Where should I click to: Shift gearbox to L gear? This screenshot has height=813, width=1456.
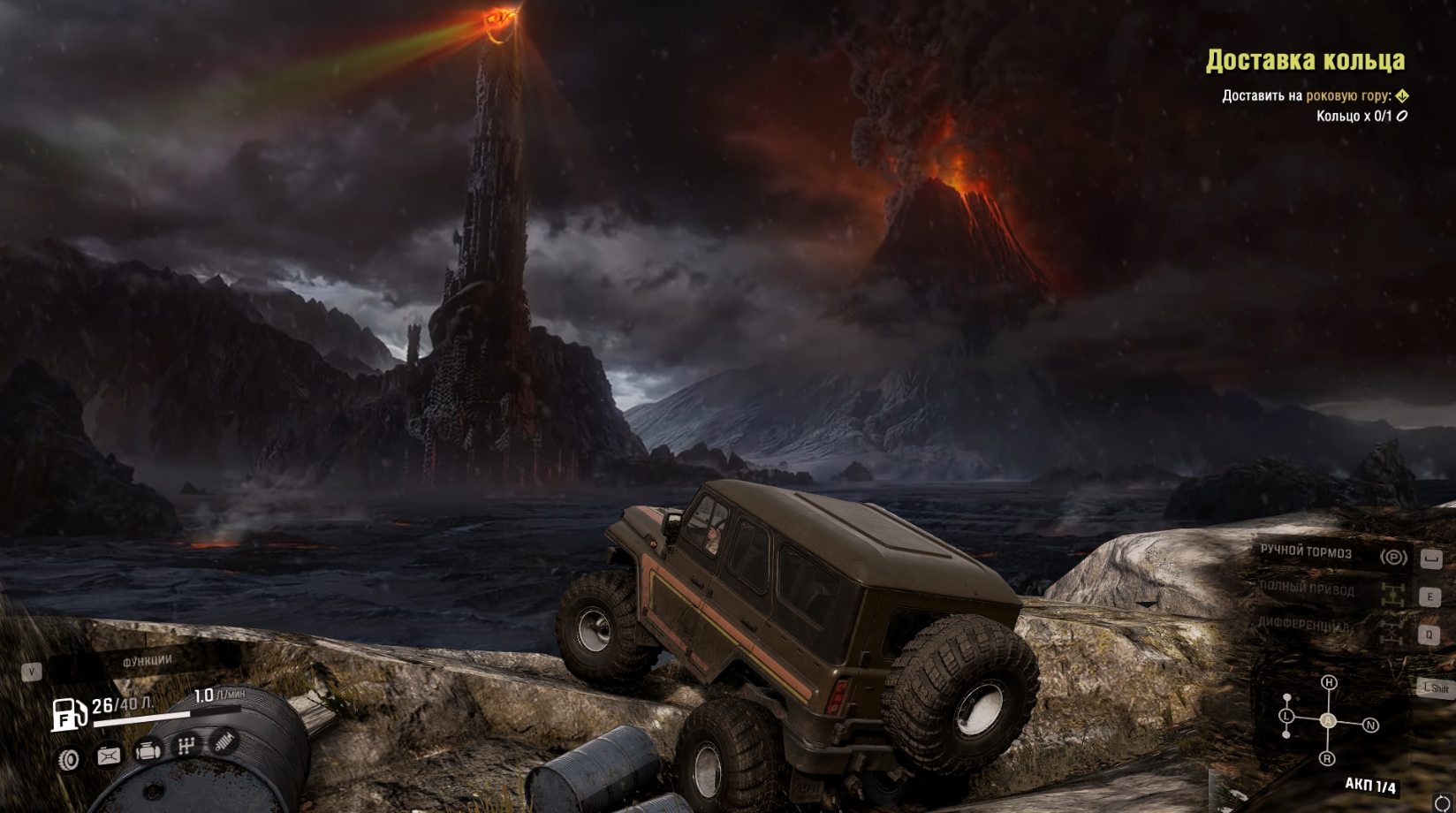coord(1286,716)
